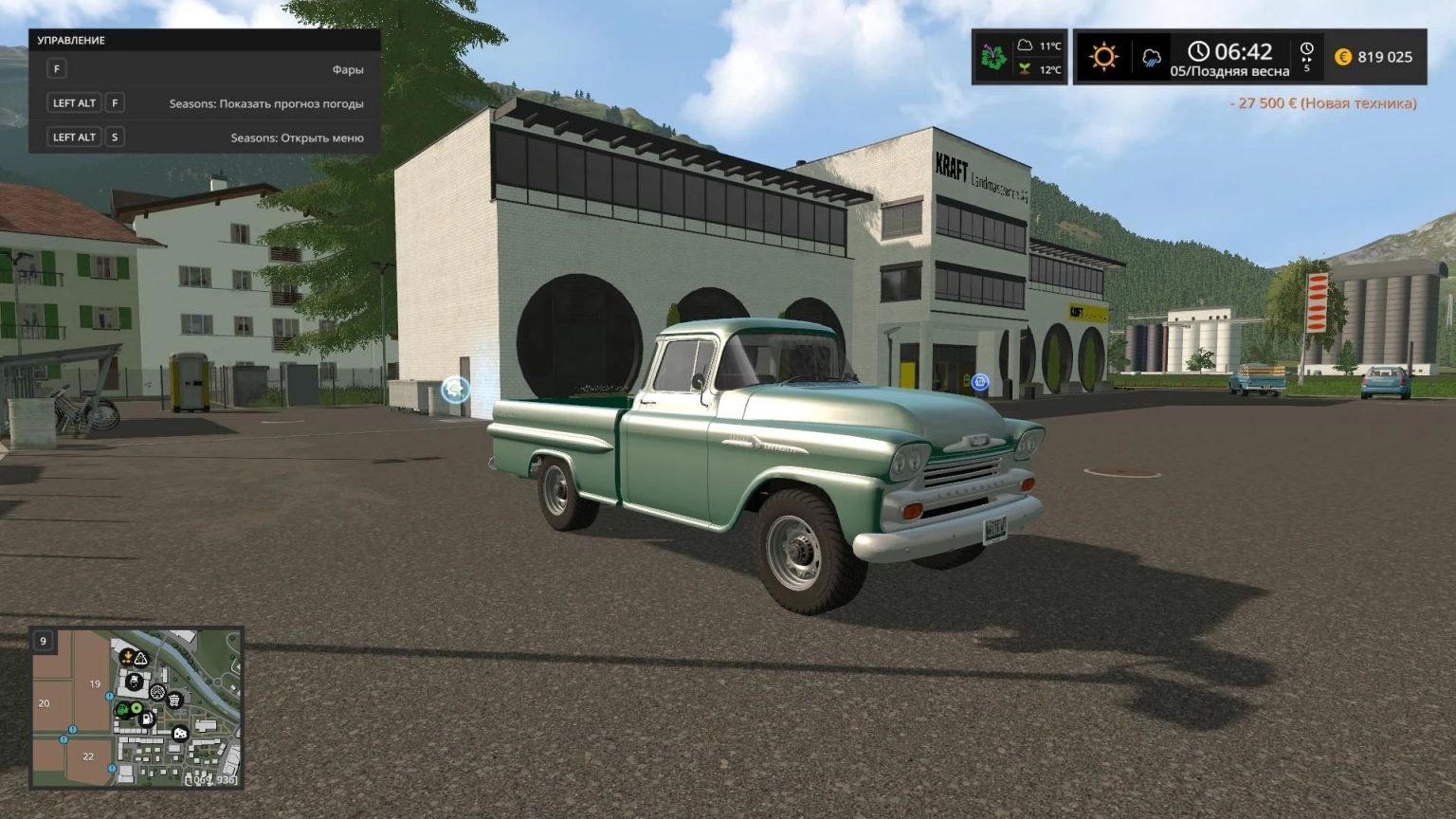Expand the time acceleration indicator showing 5

1308,57
